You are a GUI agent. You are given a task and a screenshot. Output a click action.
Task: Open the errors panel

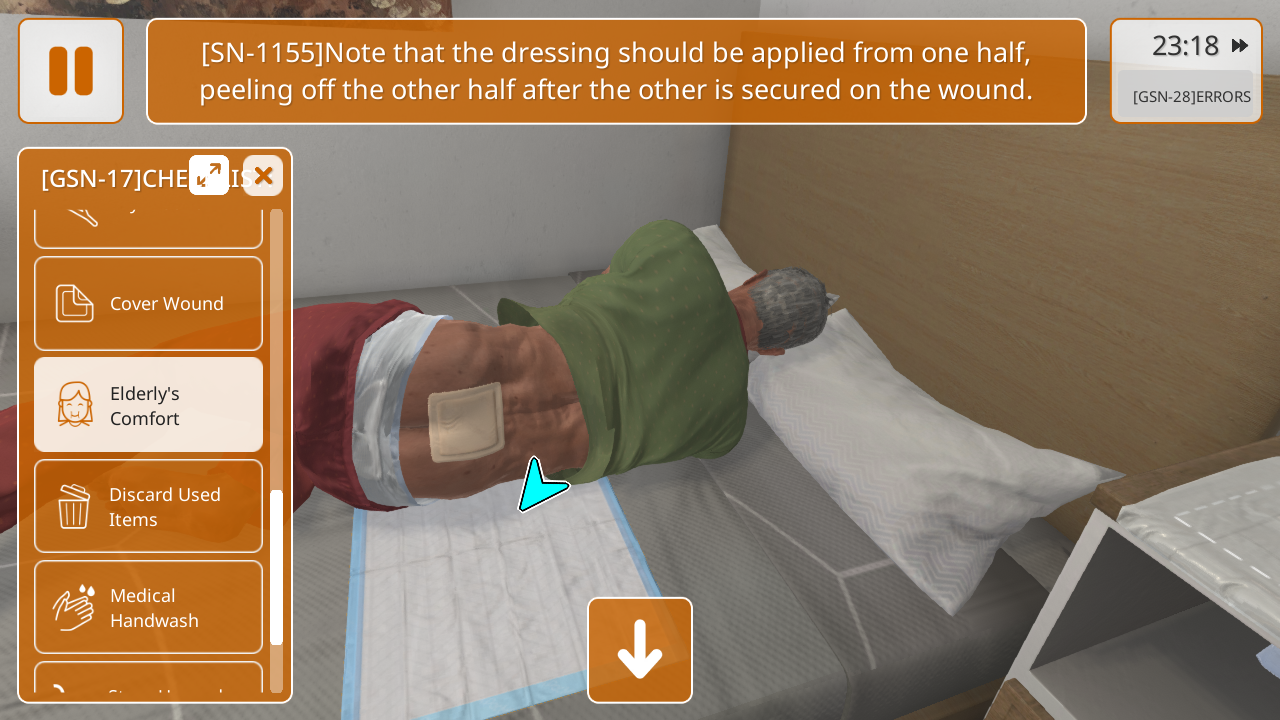coord(1190,97)
